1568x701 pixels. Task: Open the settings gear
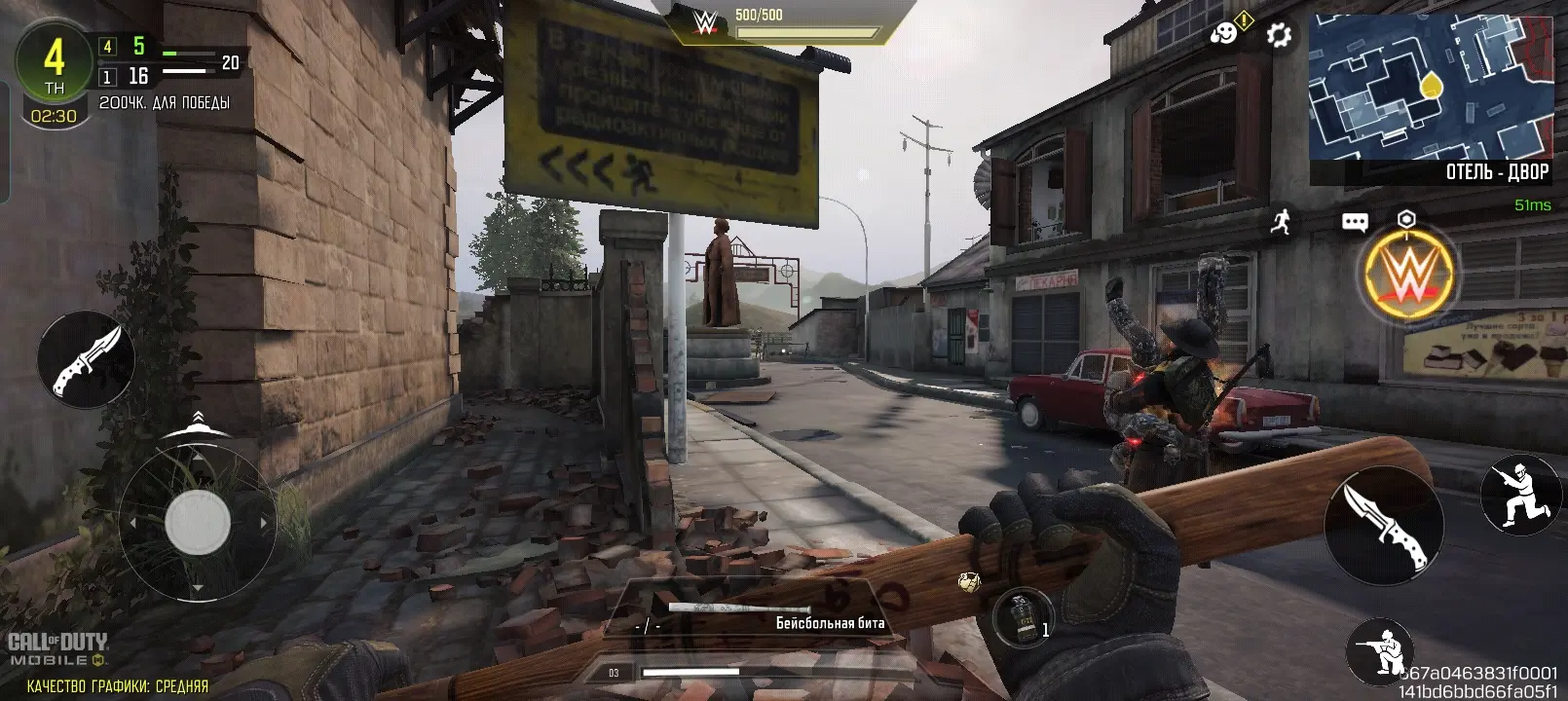tap(1278, 36)
